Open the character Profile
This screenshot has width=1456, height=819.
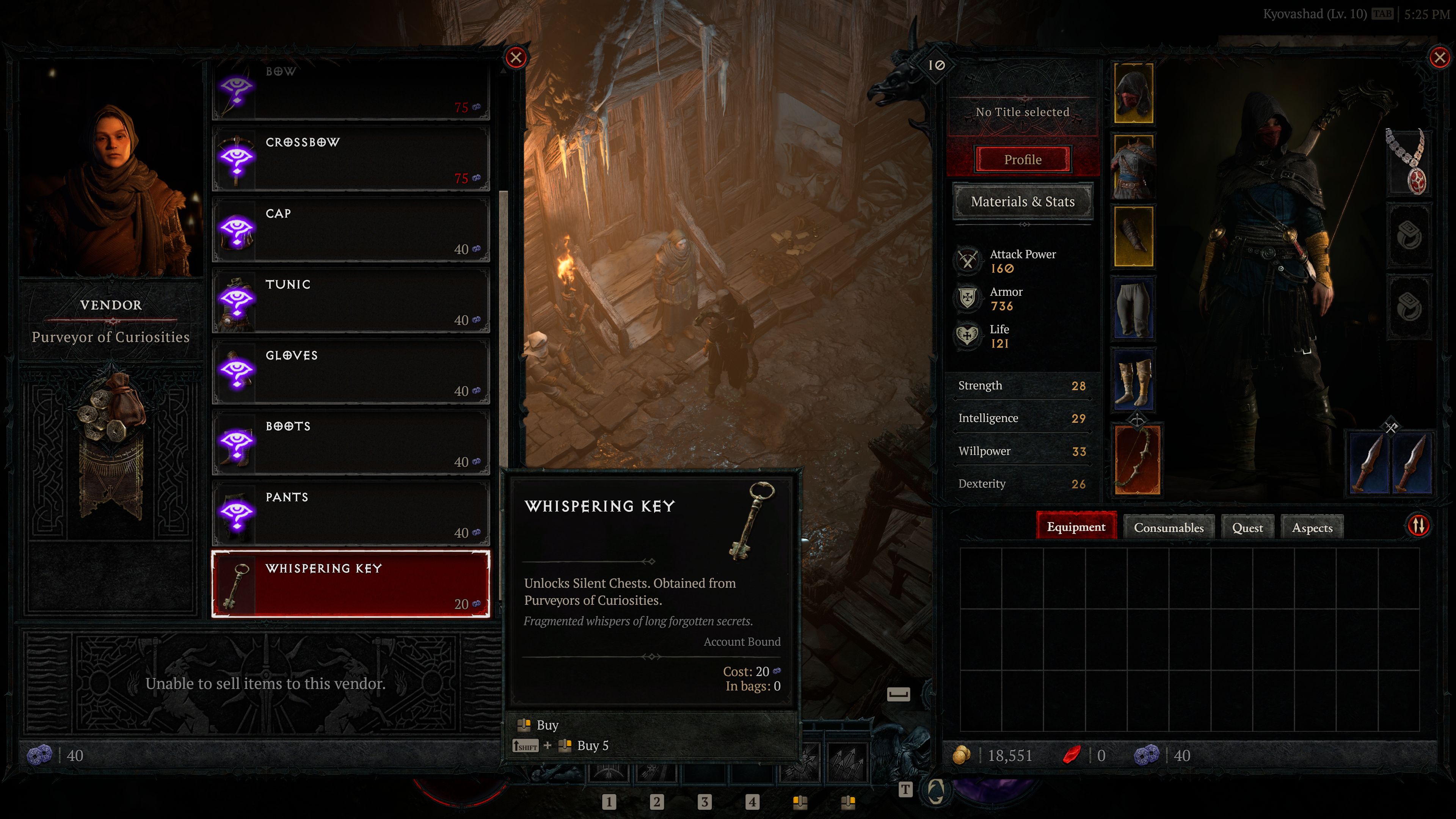coord(1023,159)
